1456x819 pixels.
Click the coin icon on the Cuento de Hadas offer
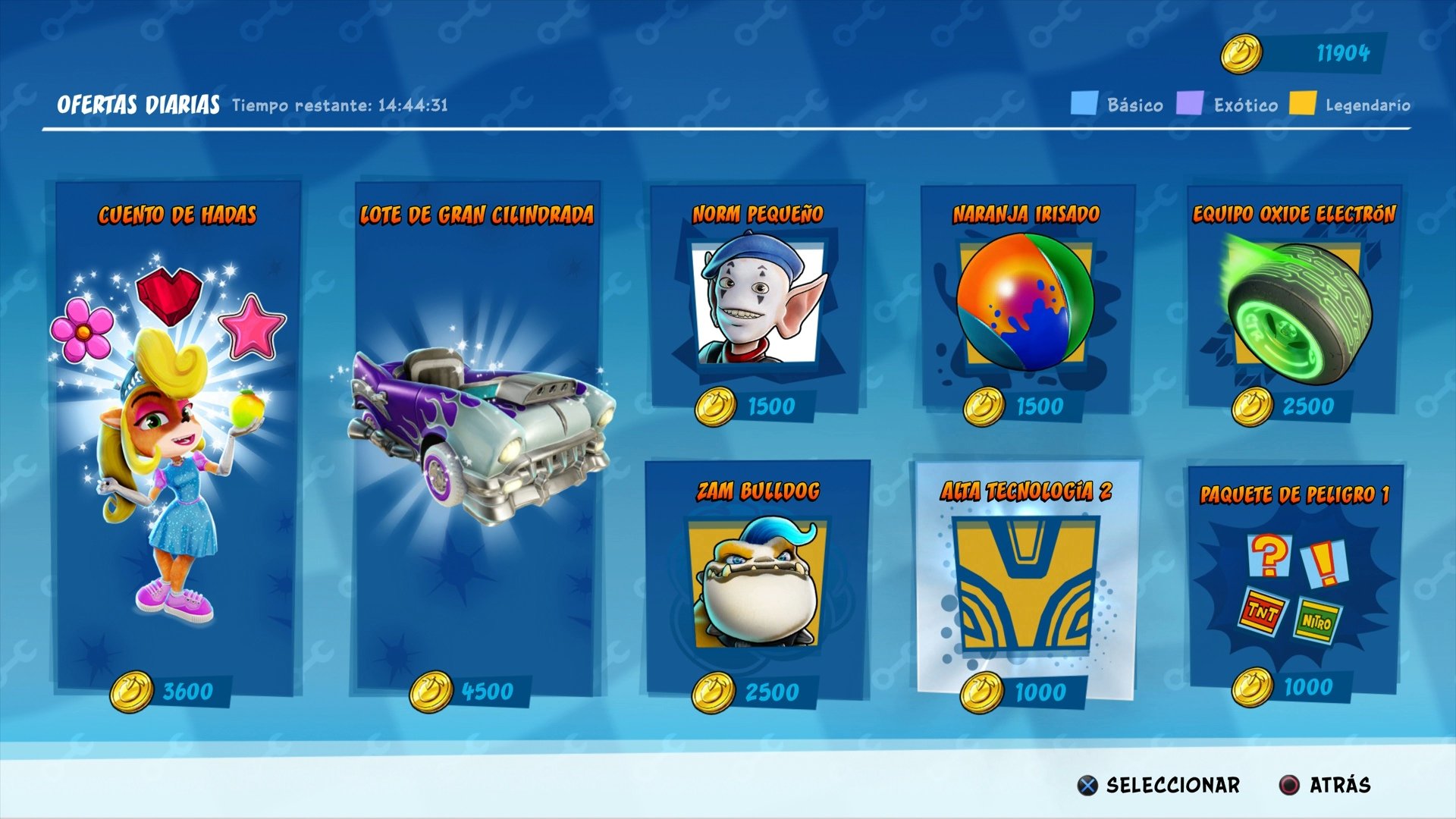(x=133, y=689)
